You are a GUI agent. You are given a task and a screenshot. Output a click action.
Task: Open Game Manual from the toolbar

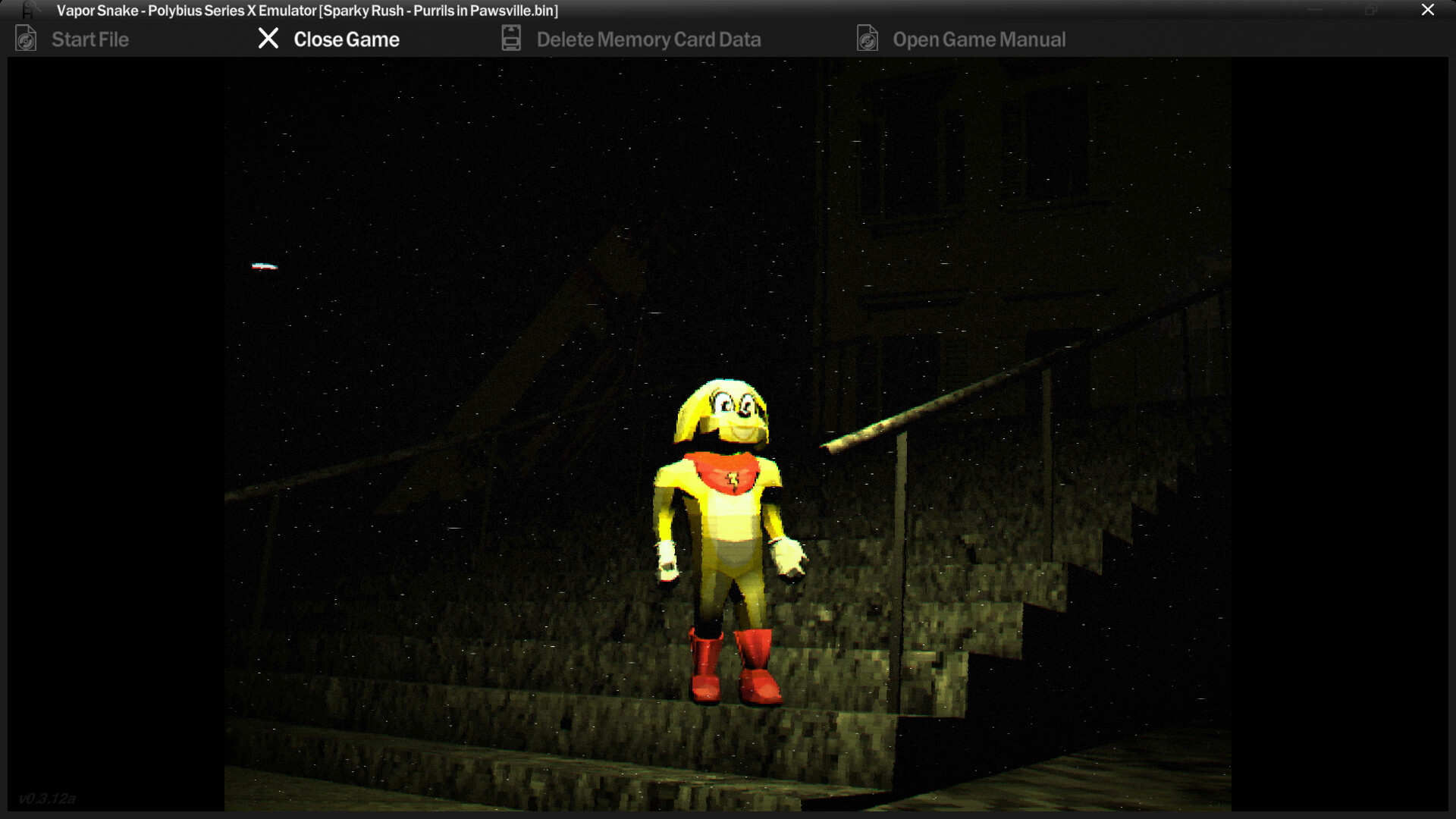[980, 39]
